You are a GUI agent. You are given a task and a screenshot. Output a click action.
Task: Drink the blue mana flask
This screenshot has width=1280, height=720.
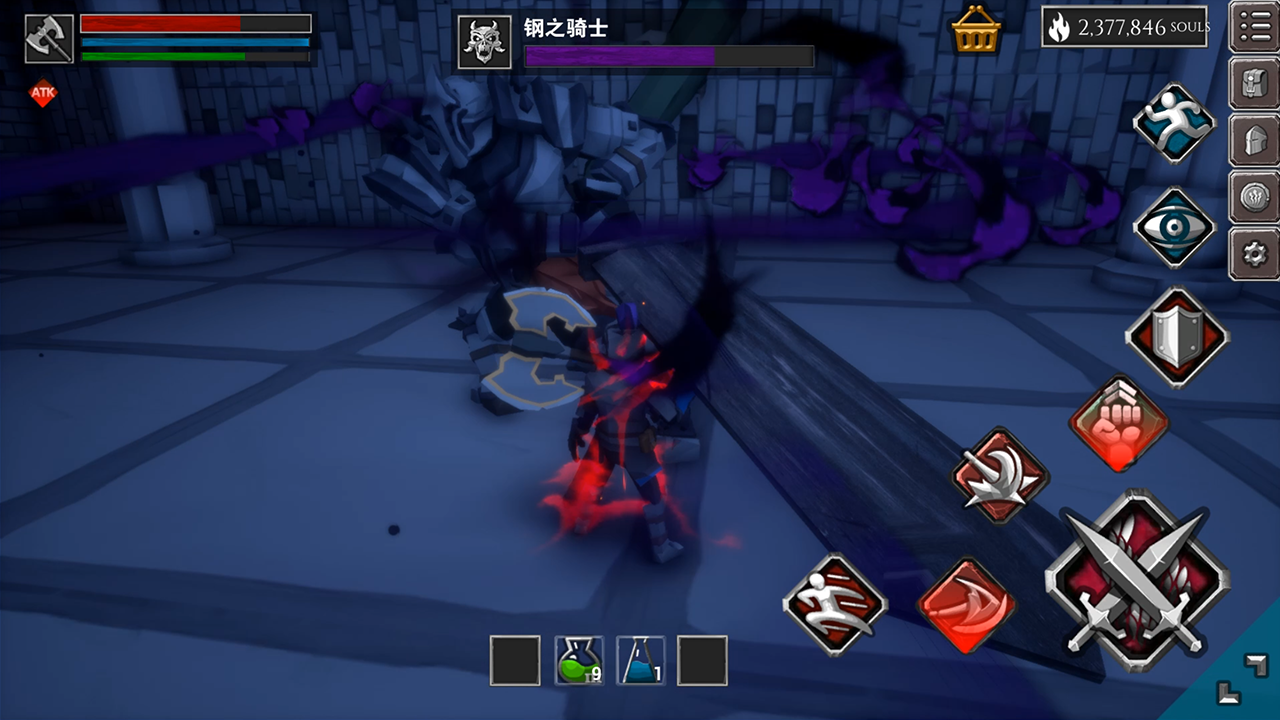pos(641,659)
